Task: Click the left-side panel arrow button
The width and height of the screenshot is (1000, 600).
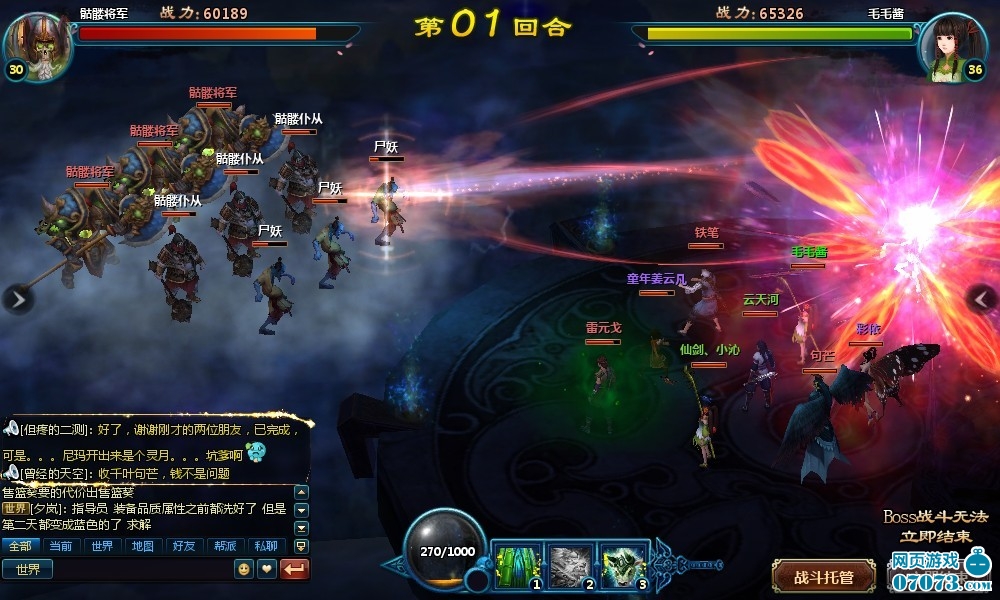Action: point(18,298)
